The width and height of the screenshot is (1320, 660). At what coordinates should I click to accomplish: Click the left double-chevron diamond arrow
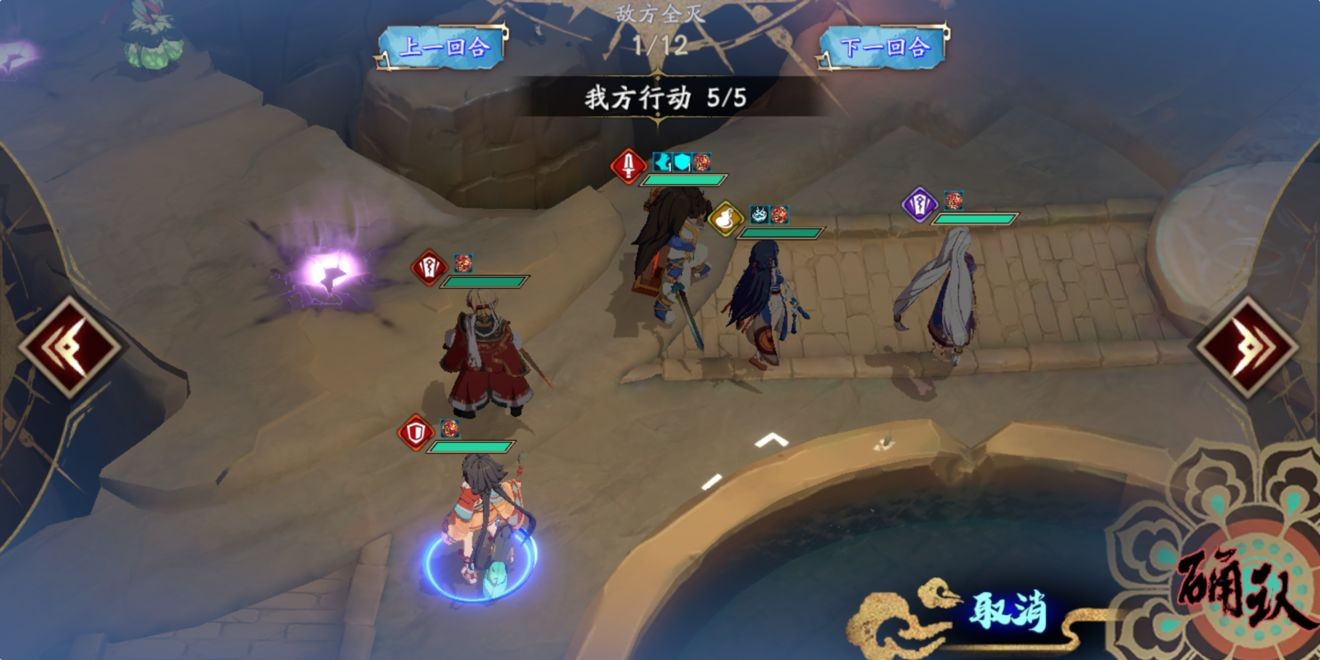coord(70,347)
